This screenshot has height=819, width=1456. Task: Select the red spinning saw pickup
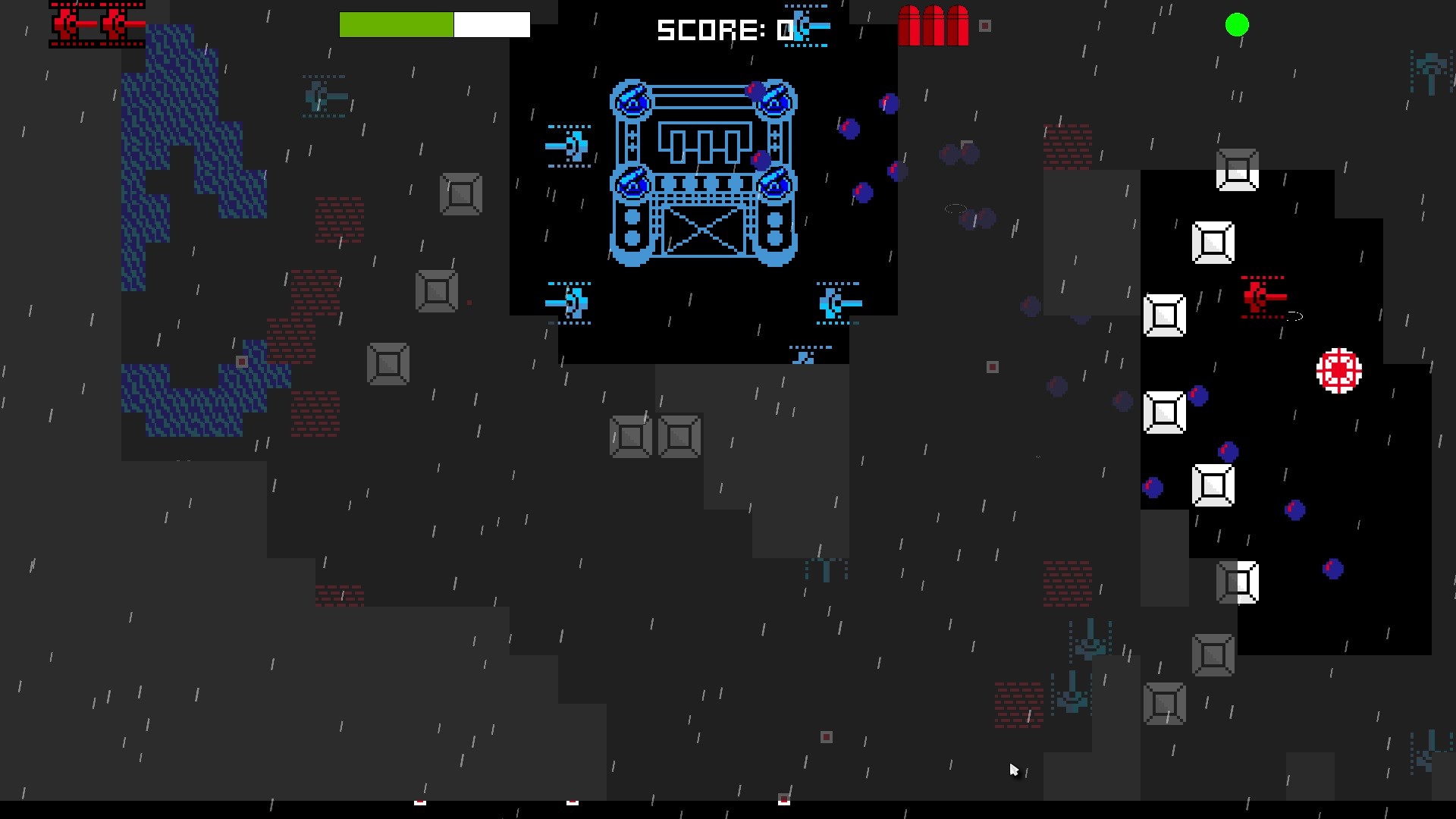1338,370
